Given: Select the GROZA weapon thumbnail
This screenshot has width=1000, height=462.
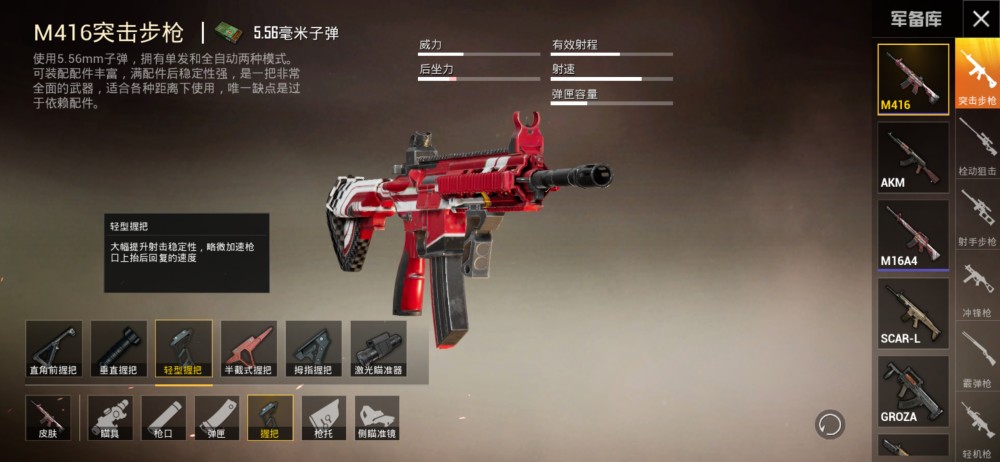Looking at the screenshot, I should point(913,391).
